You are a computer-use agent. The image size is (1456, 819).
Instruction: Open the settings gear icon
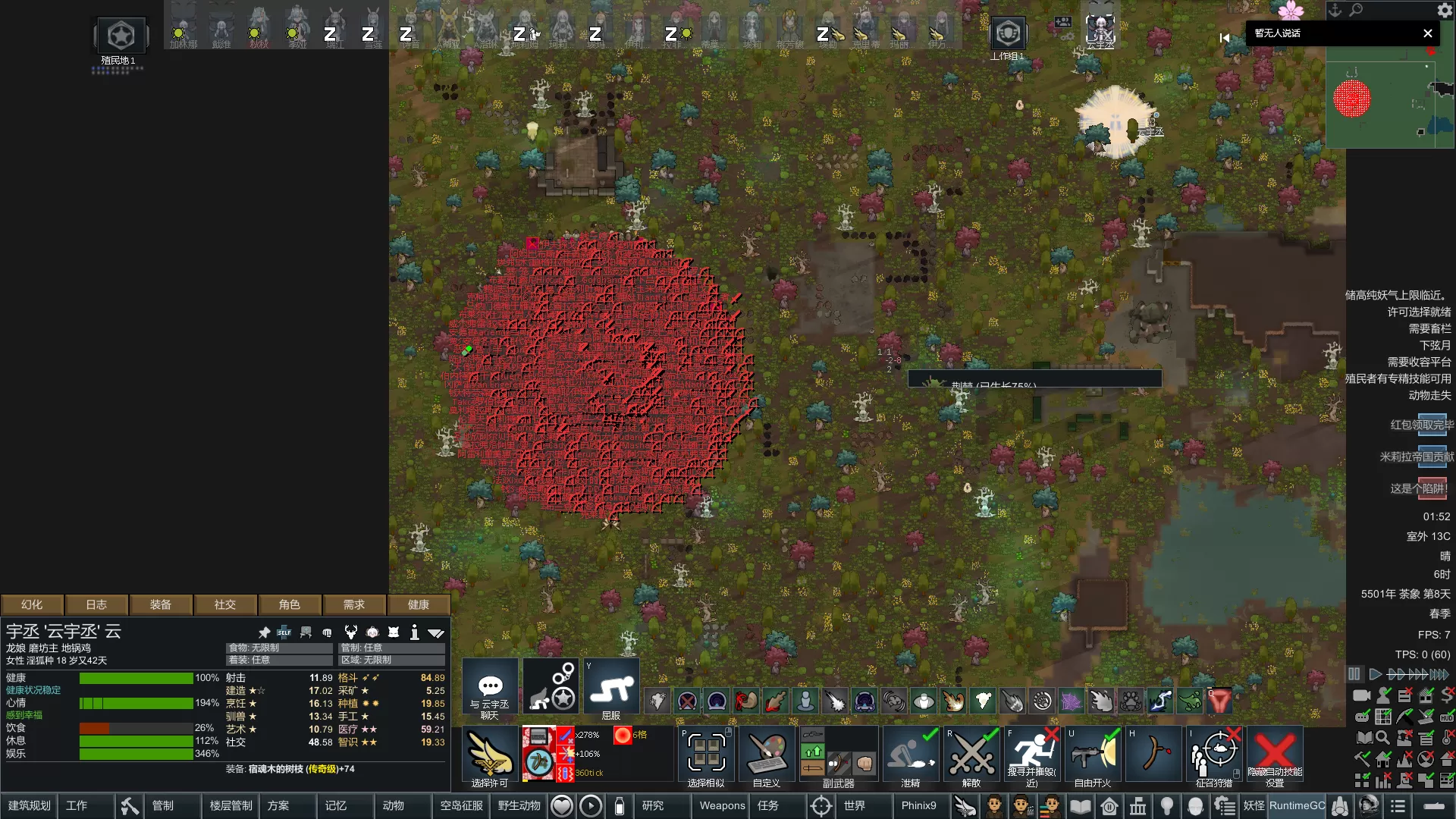click(x=1445, y=11)
